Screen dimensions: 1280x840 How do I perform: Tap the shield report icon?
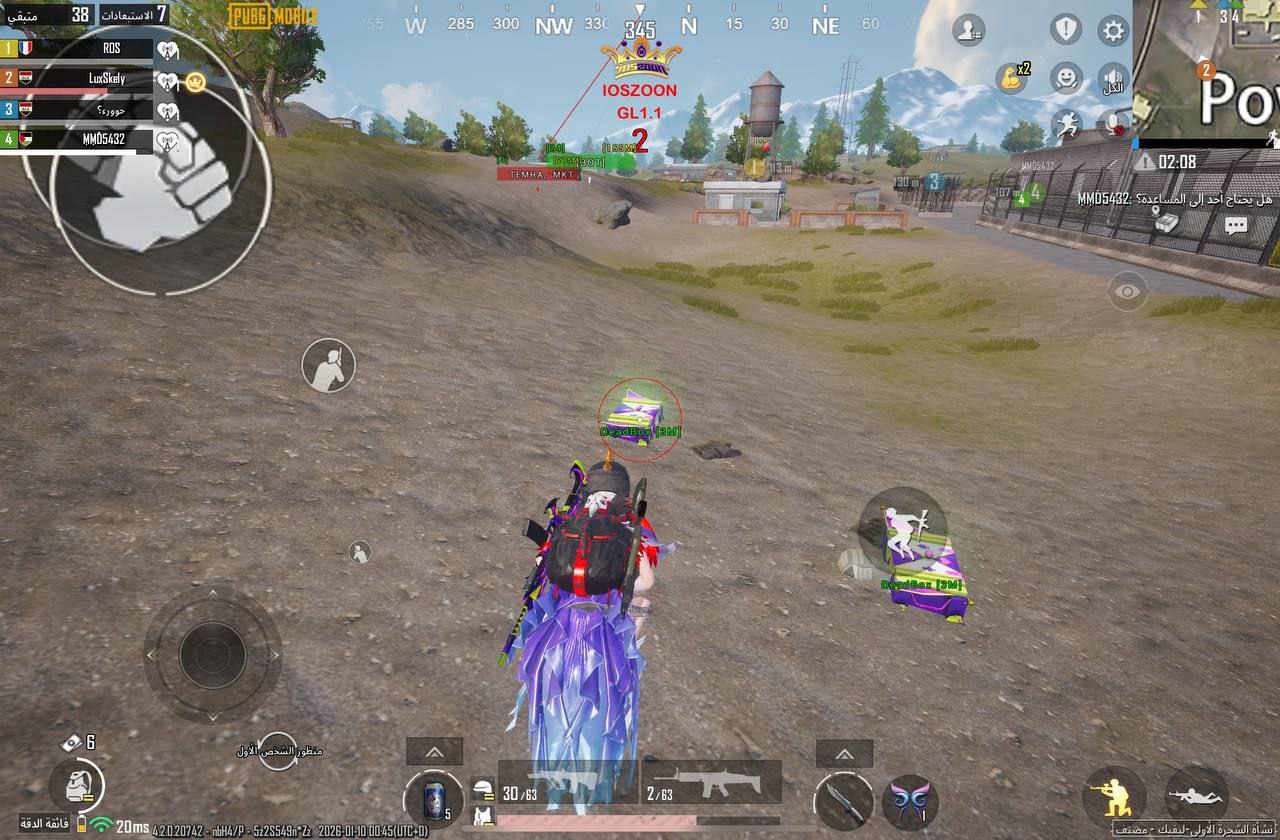click(1066, 29)
